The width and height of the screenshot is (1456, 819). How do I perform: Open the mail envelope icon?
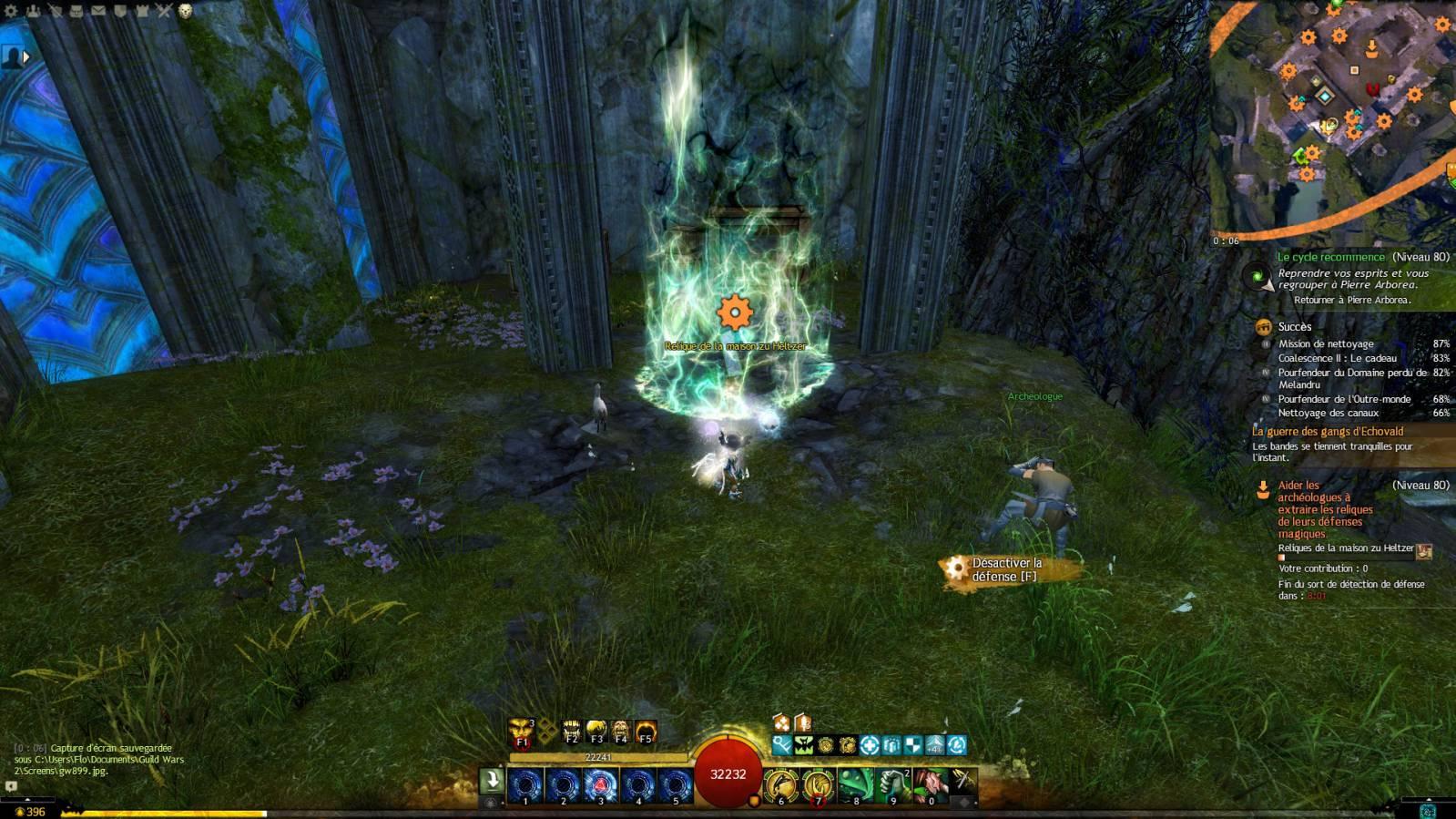pos(98,11)
